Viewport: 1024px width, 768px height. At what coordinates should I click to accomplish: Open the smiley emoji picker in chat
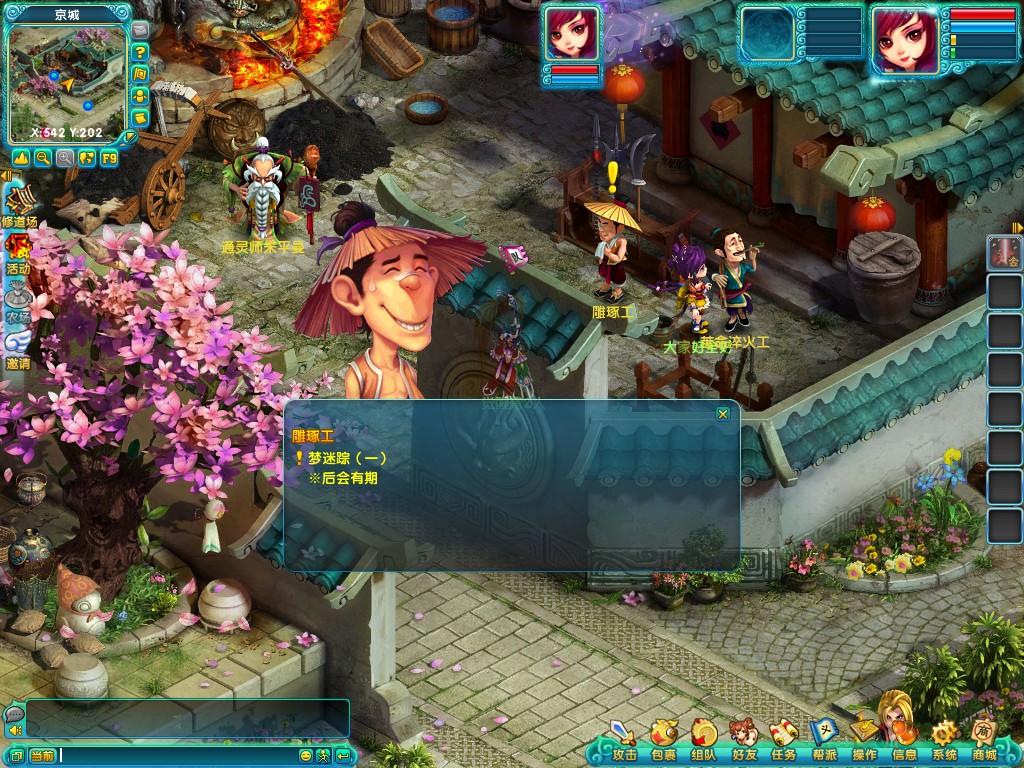click(306, 756)
